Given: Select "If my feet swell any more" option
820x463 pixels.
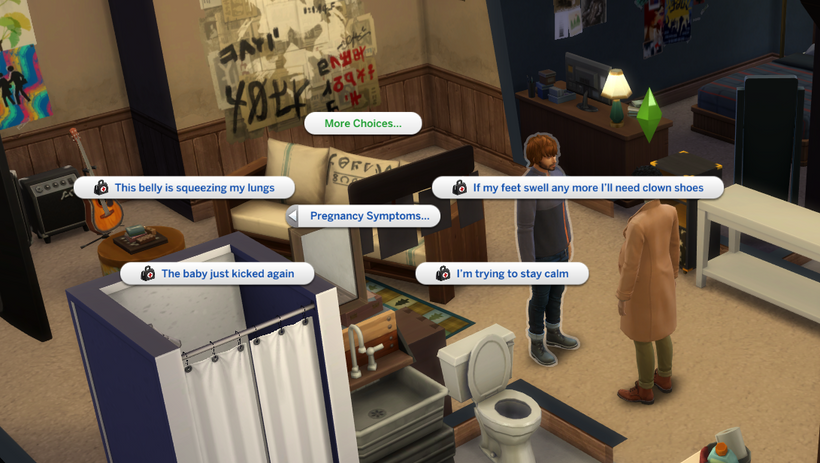Looking at the screenshot, I should pos(578,187).
